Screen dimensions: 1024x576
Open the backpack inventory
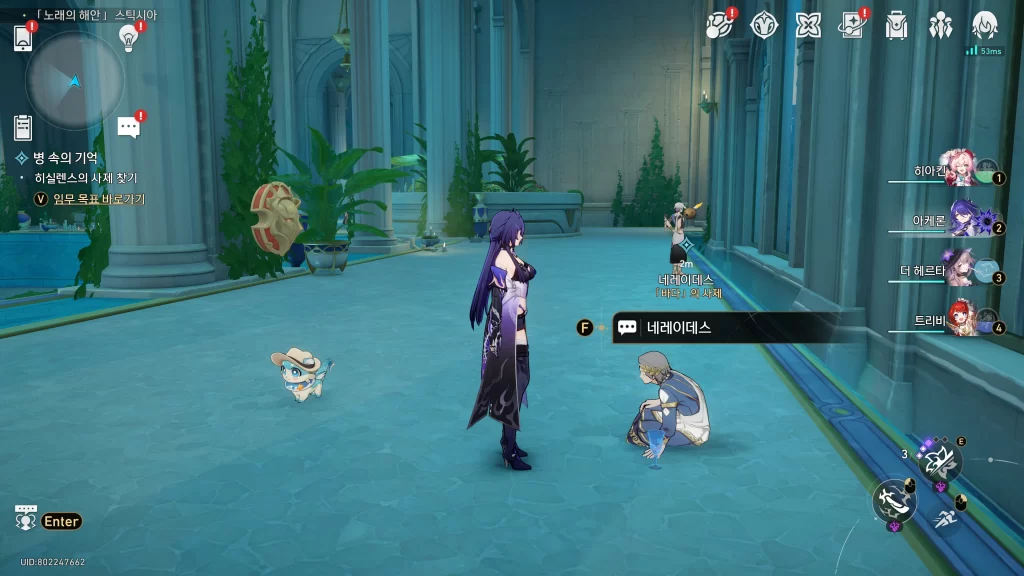[896, 25]
